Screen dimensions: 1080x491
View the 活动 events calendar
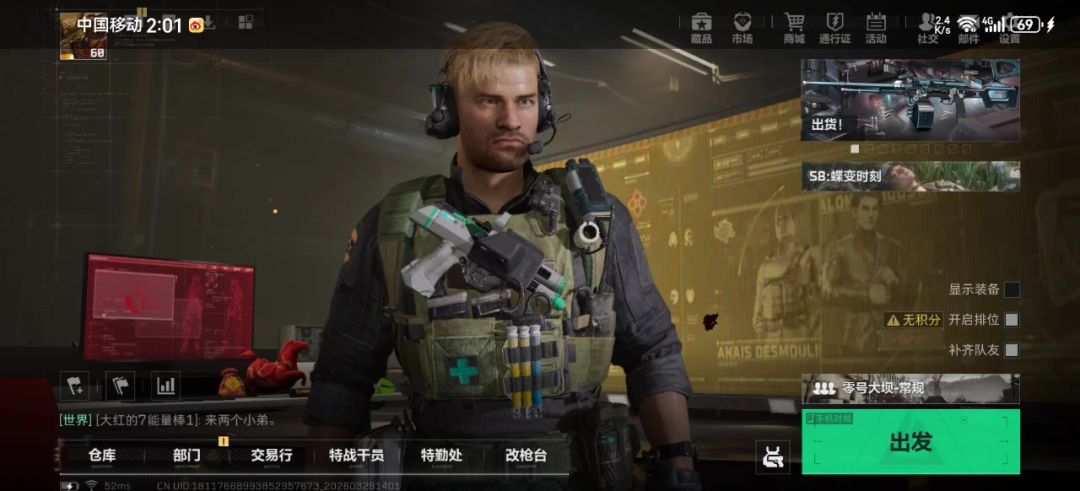876,27
